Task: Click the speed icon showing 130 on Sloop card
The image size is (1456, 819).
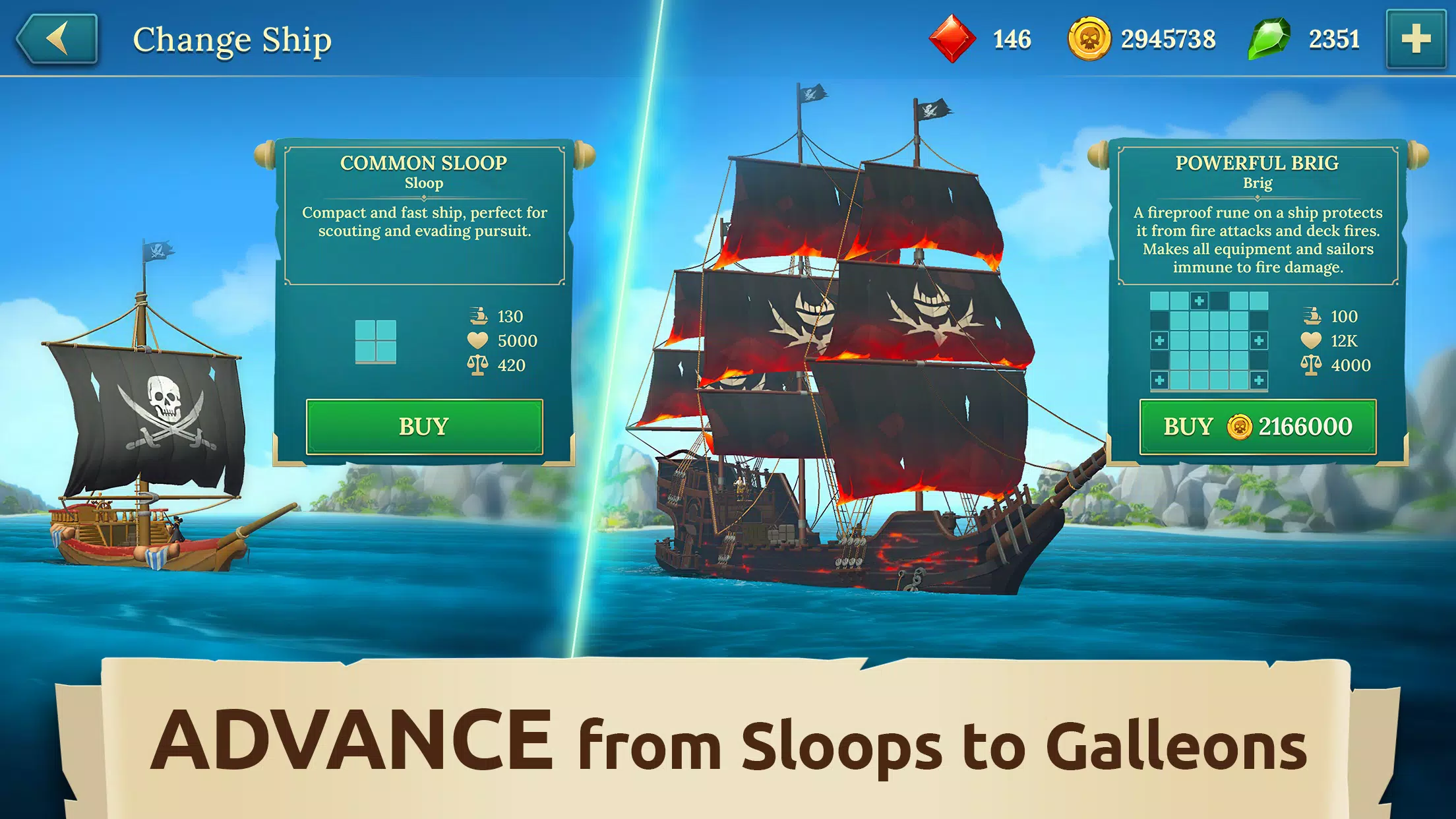Action: [478, 317]
